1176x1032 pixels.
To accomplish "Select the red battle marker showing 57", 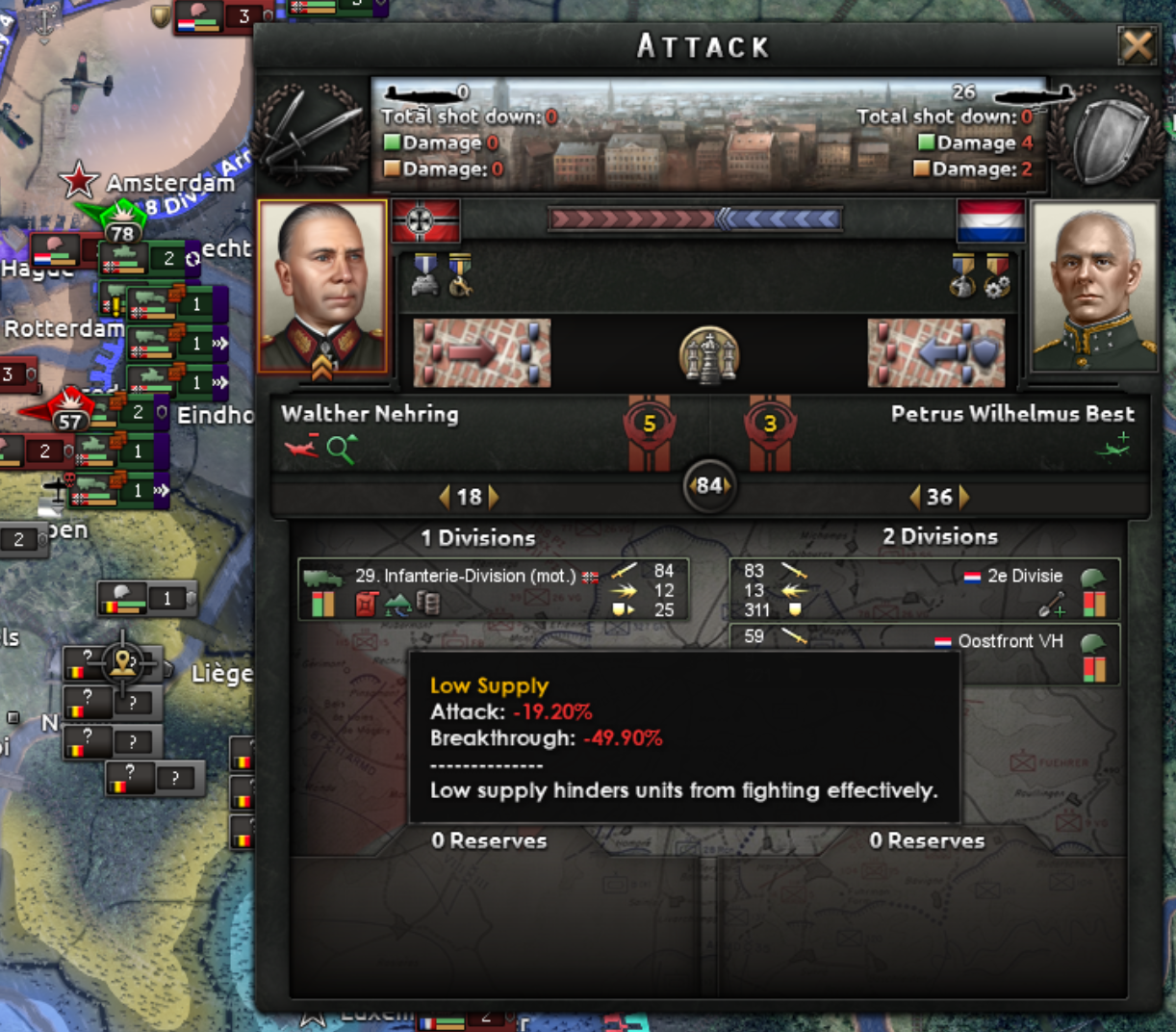I will point(67,415).
